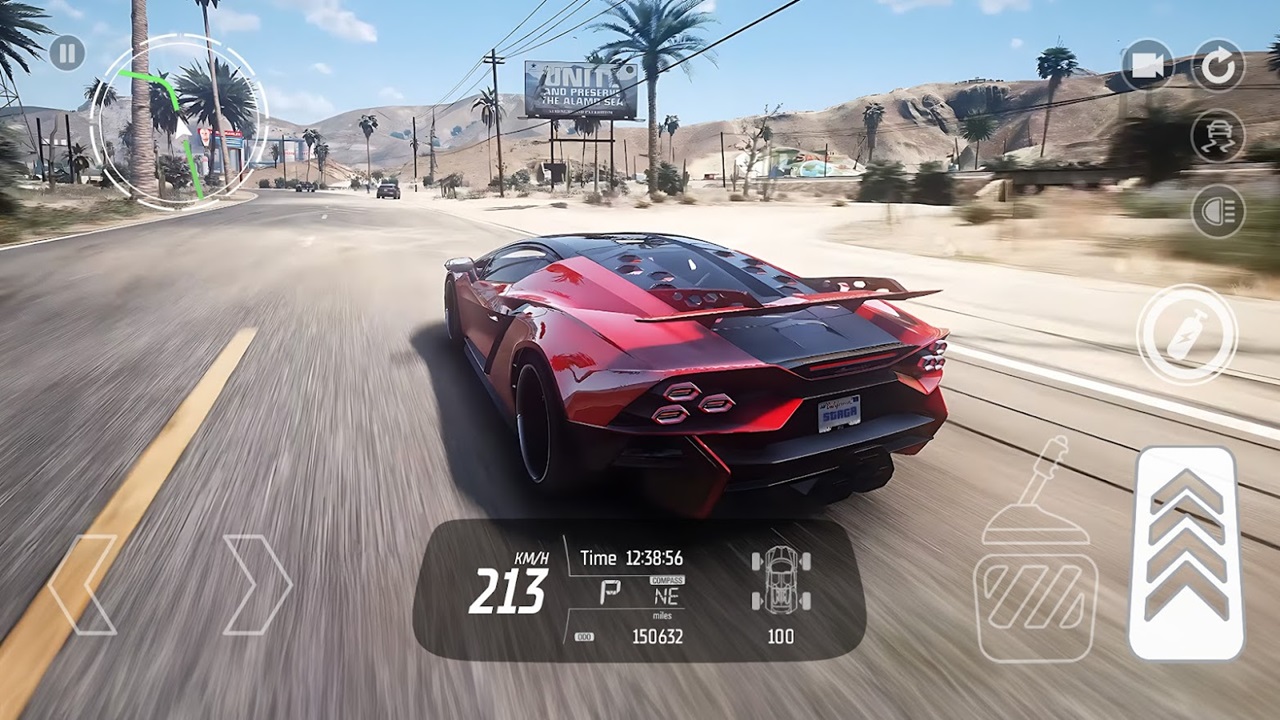Steer right with the right arrow control

click(258, 585)
